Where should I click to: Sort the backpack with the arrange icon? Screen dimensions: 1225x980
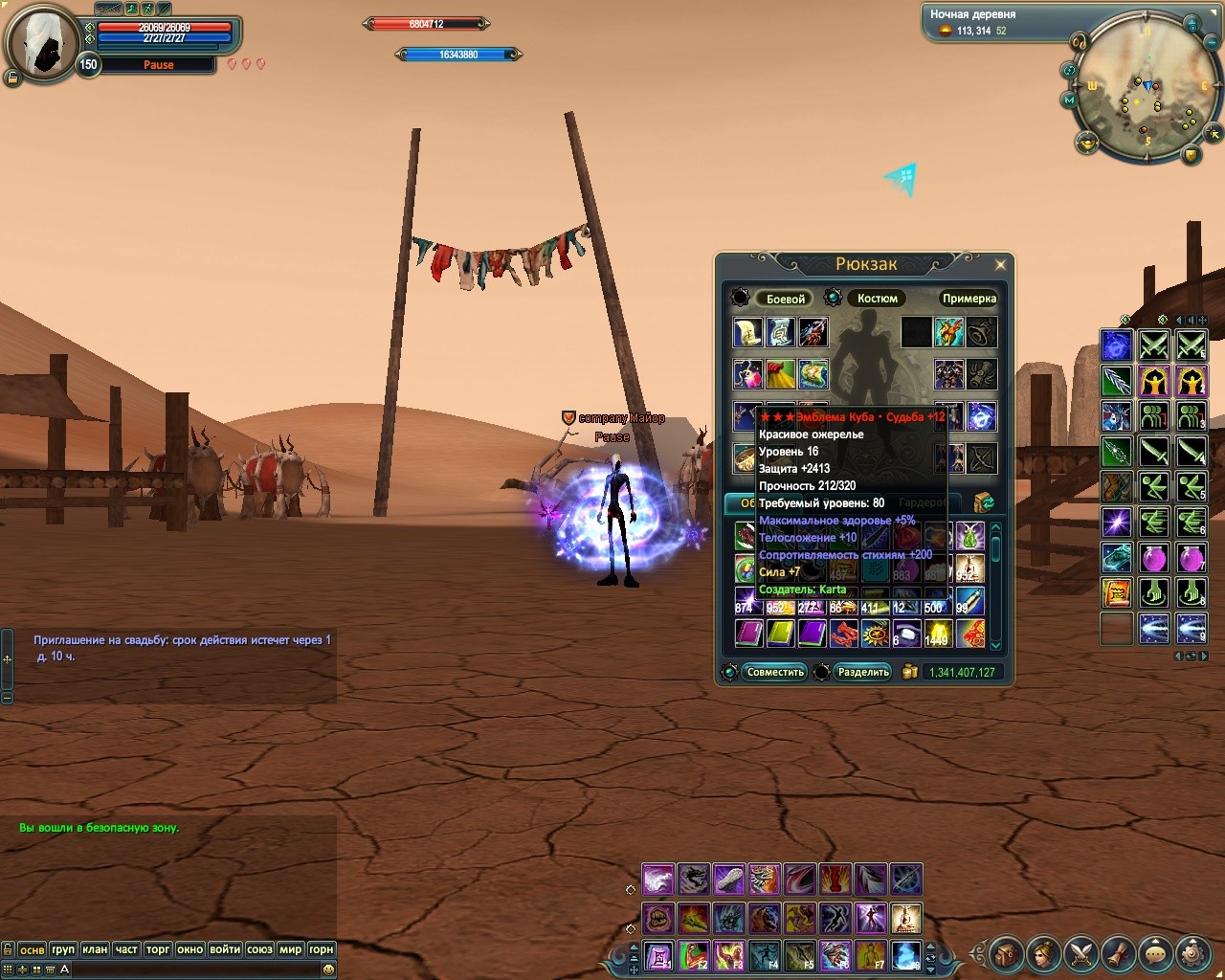point(983,502)
